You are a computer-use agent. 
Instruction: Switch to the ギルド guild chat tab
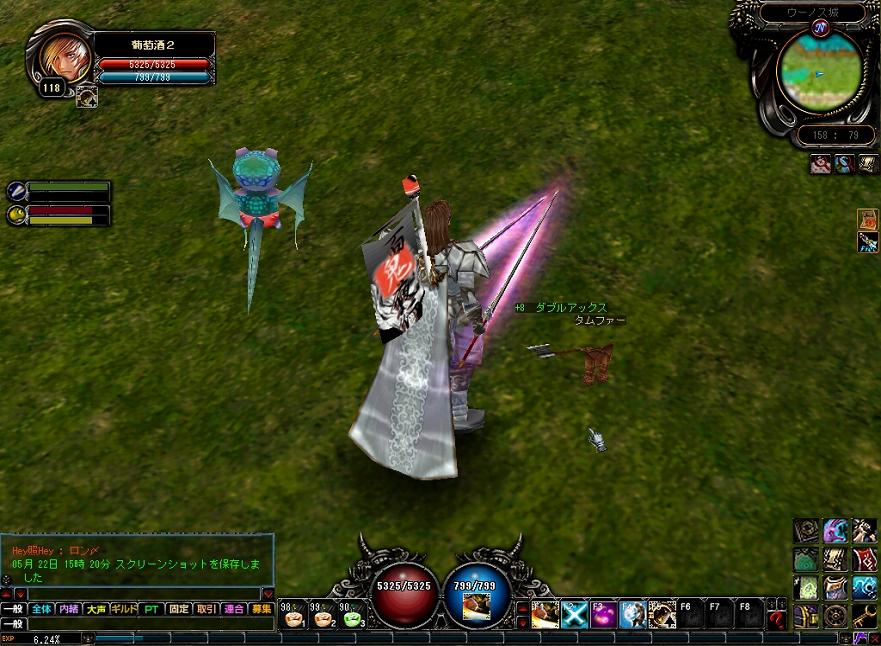124,608
